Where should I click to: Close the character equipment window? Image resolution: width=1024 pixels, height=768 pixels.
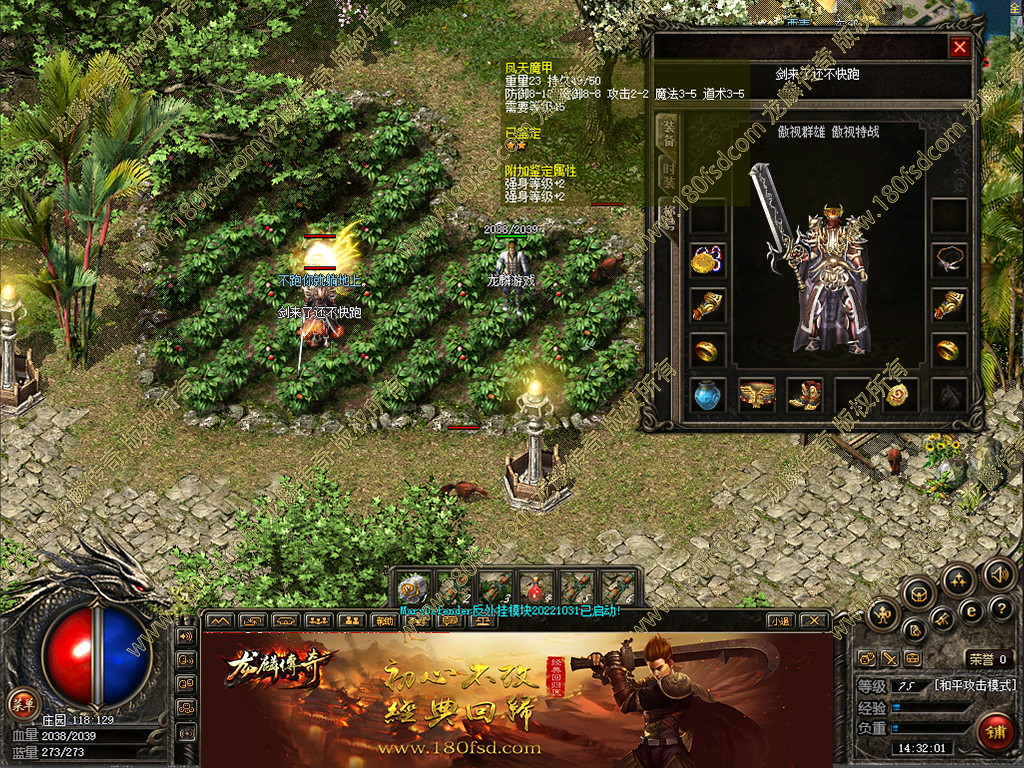point(960,46)
